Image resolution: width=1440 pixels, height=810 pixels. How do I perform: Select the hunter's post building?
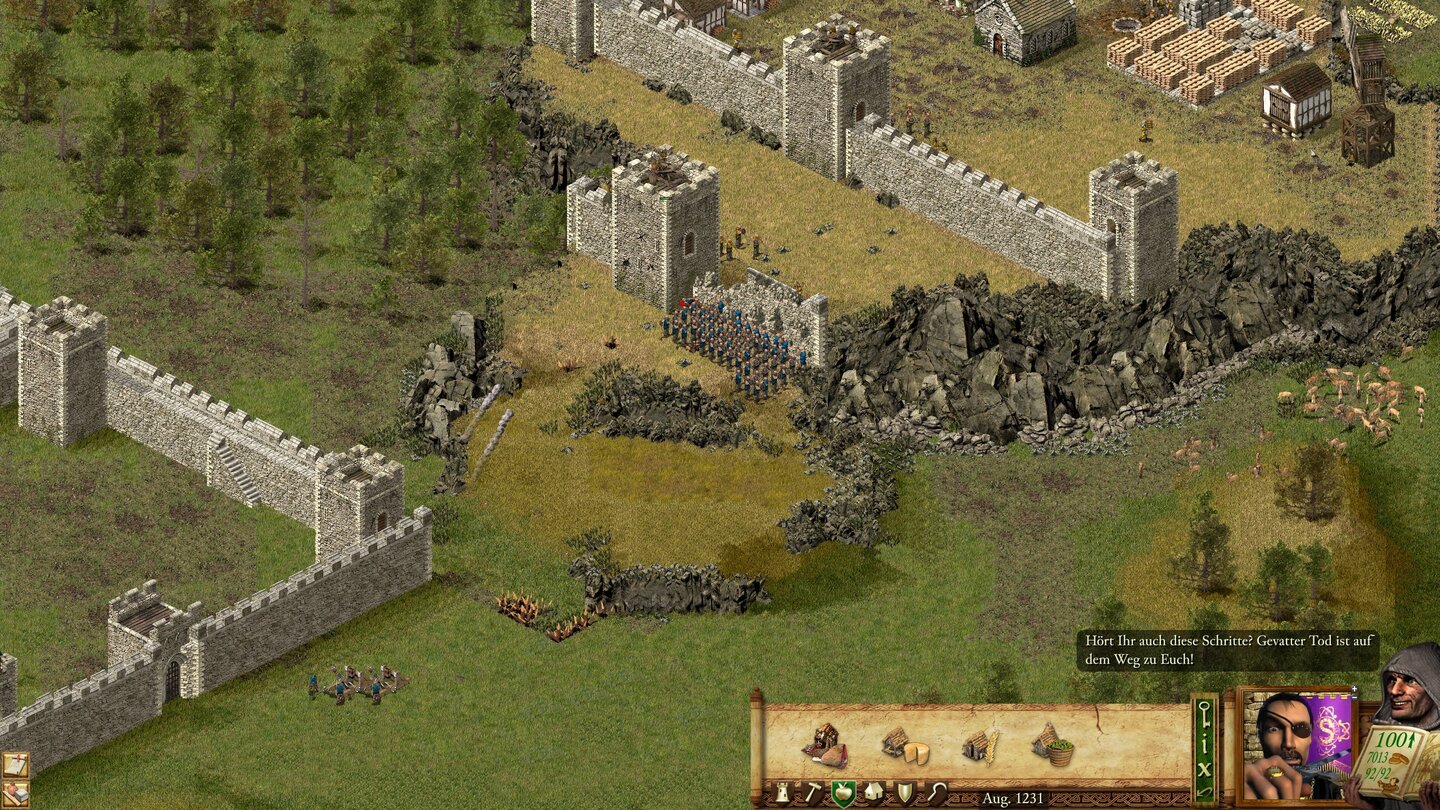click(x=826, y=746)
